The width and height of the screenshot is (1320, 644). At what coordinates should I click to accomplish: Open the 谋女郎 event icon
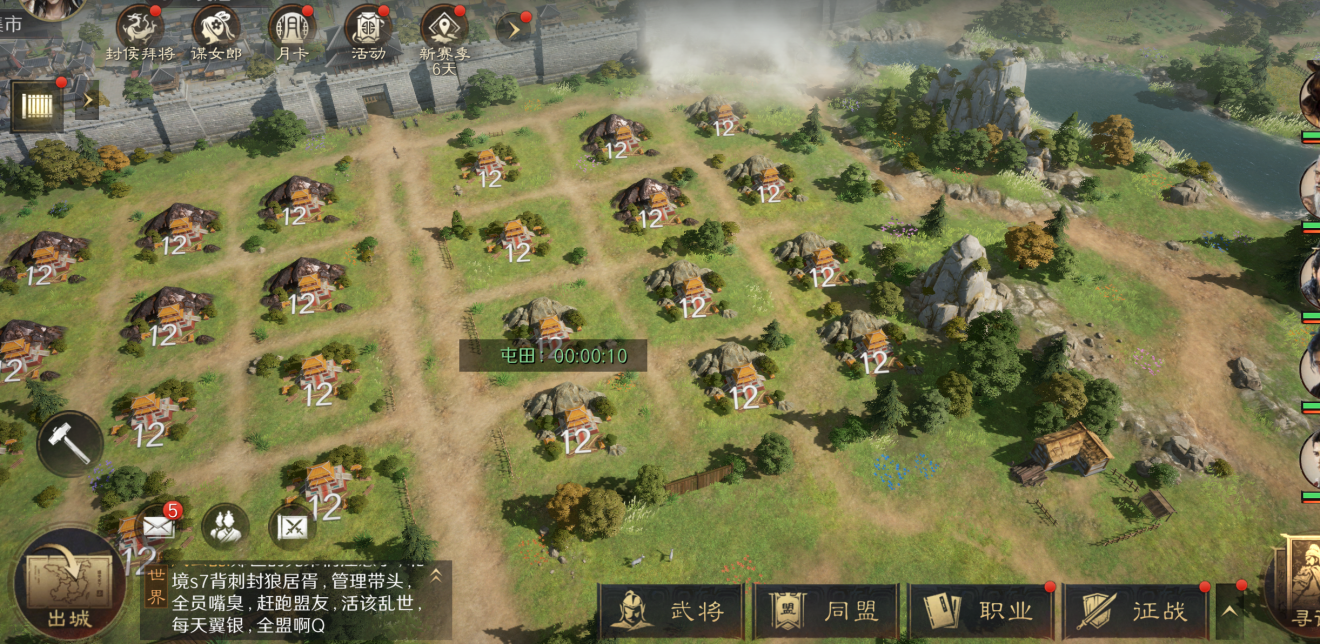[216, 27]
